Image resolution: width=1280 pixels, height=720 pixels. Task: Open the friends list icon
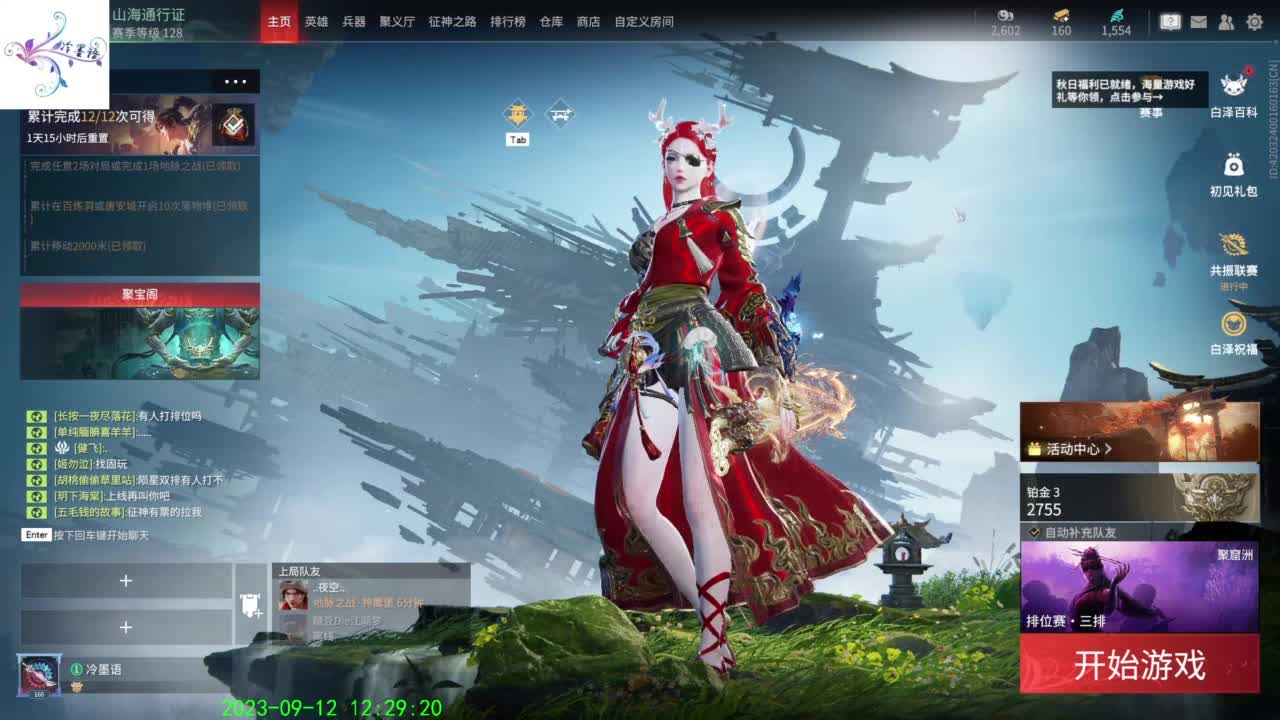(1227, 22)
